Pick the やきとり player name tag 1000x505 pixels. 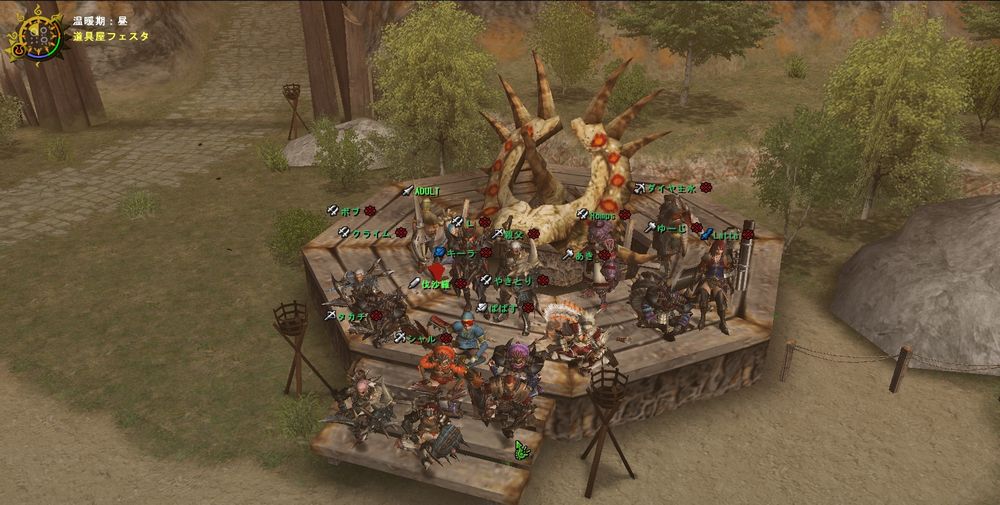point(513,281)
